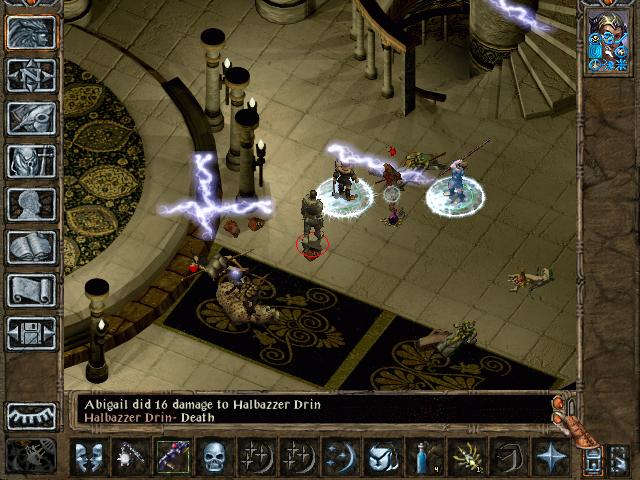Open the priest scroll screen

pos(31,290)
